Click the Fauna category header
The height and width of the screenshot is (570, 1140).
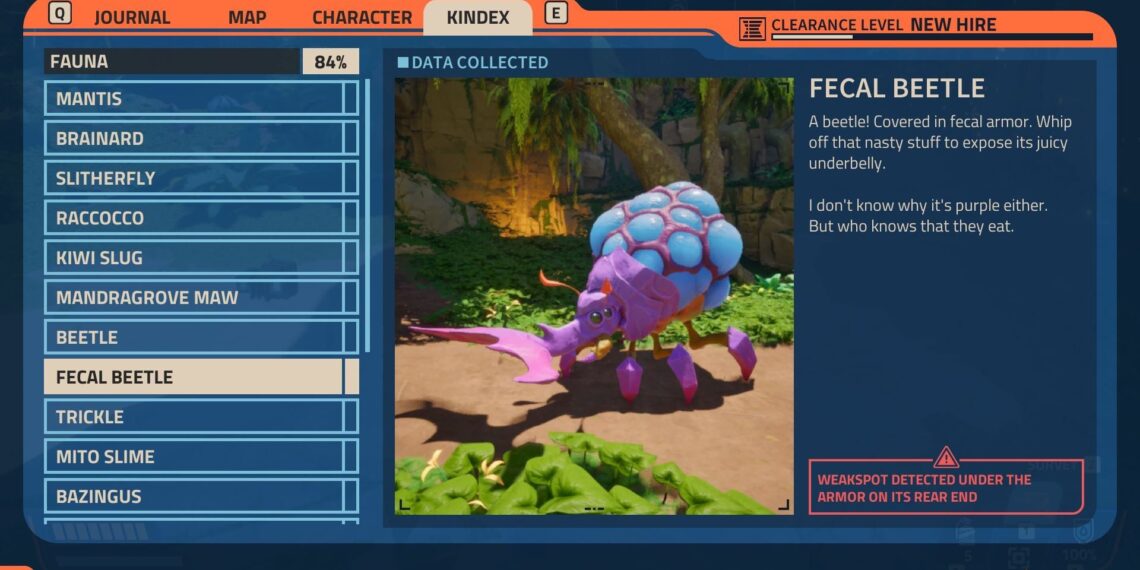pyautogui.click(x=171, y=62)
